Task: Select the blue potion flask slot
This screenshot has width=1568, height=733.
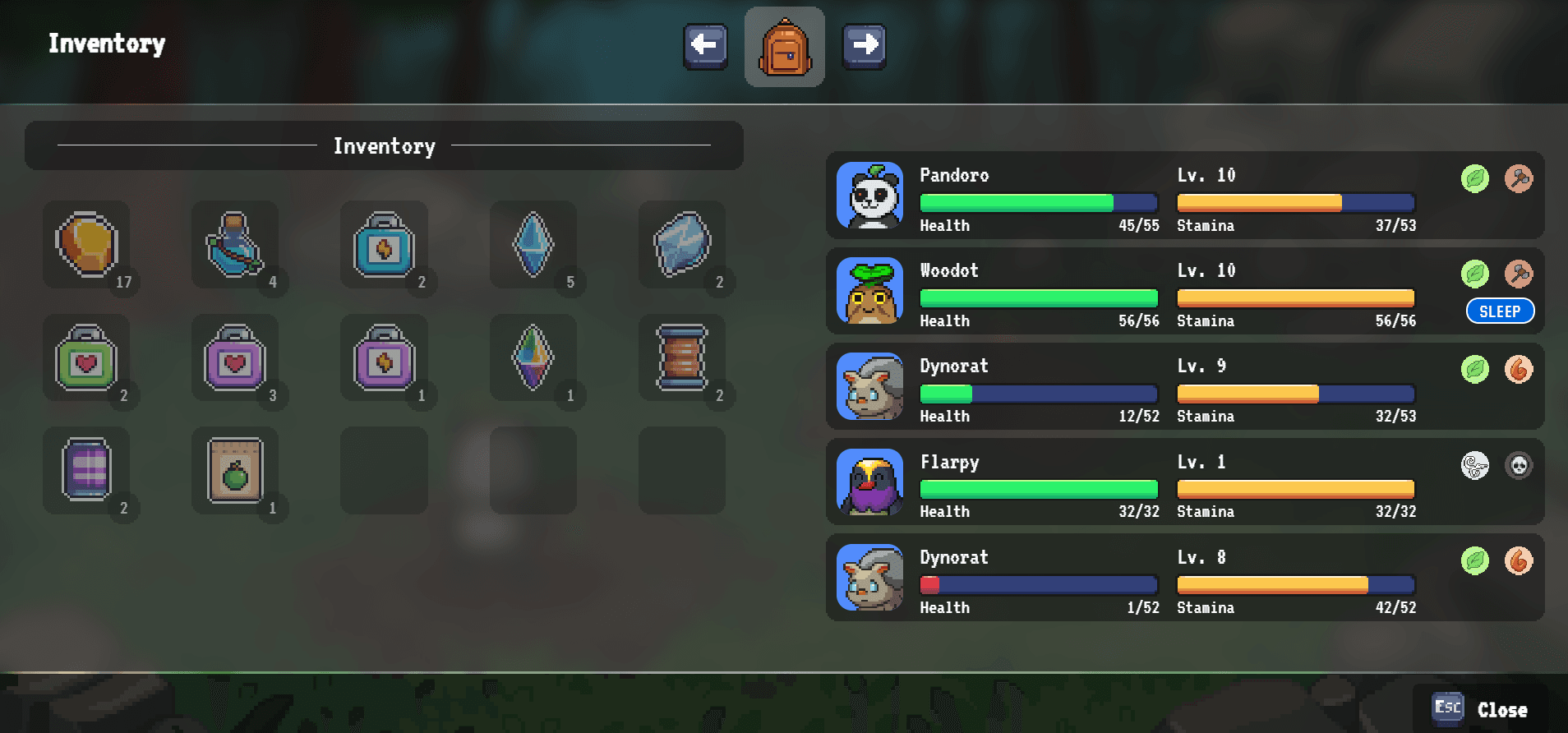Action: click(235, 245)
